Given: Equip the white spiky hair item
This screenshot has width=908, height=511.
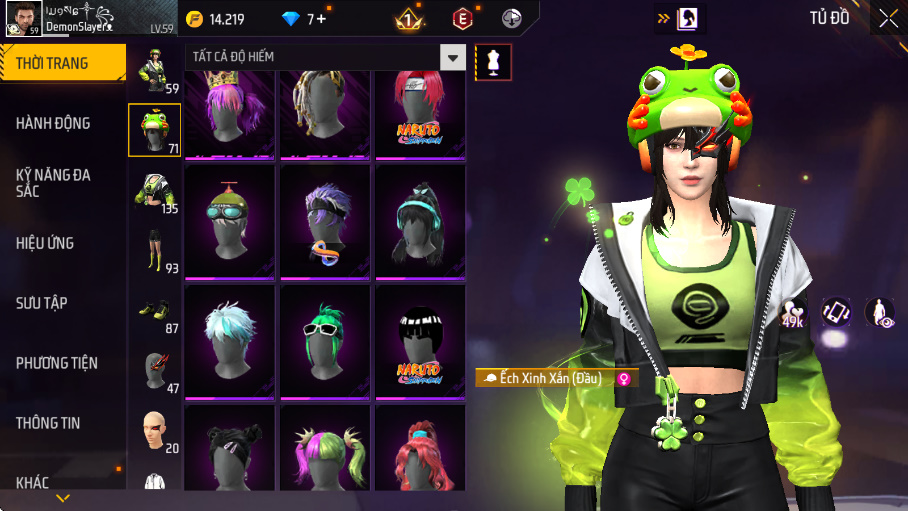Looking at the screenshot, I should (x=229, y=340).
